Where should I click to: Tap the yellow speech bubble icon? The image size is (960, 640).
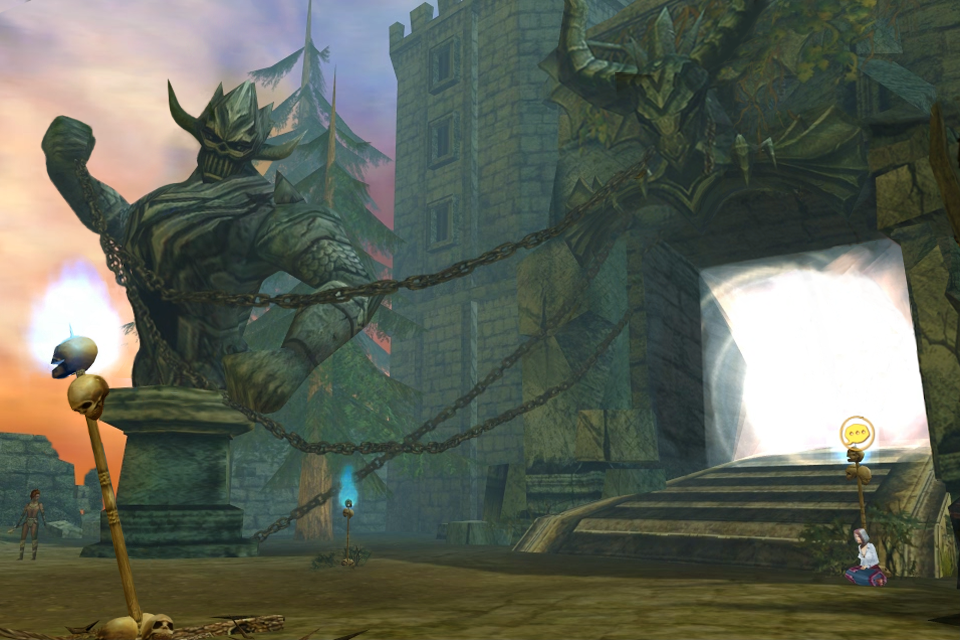click(857, 434)
